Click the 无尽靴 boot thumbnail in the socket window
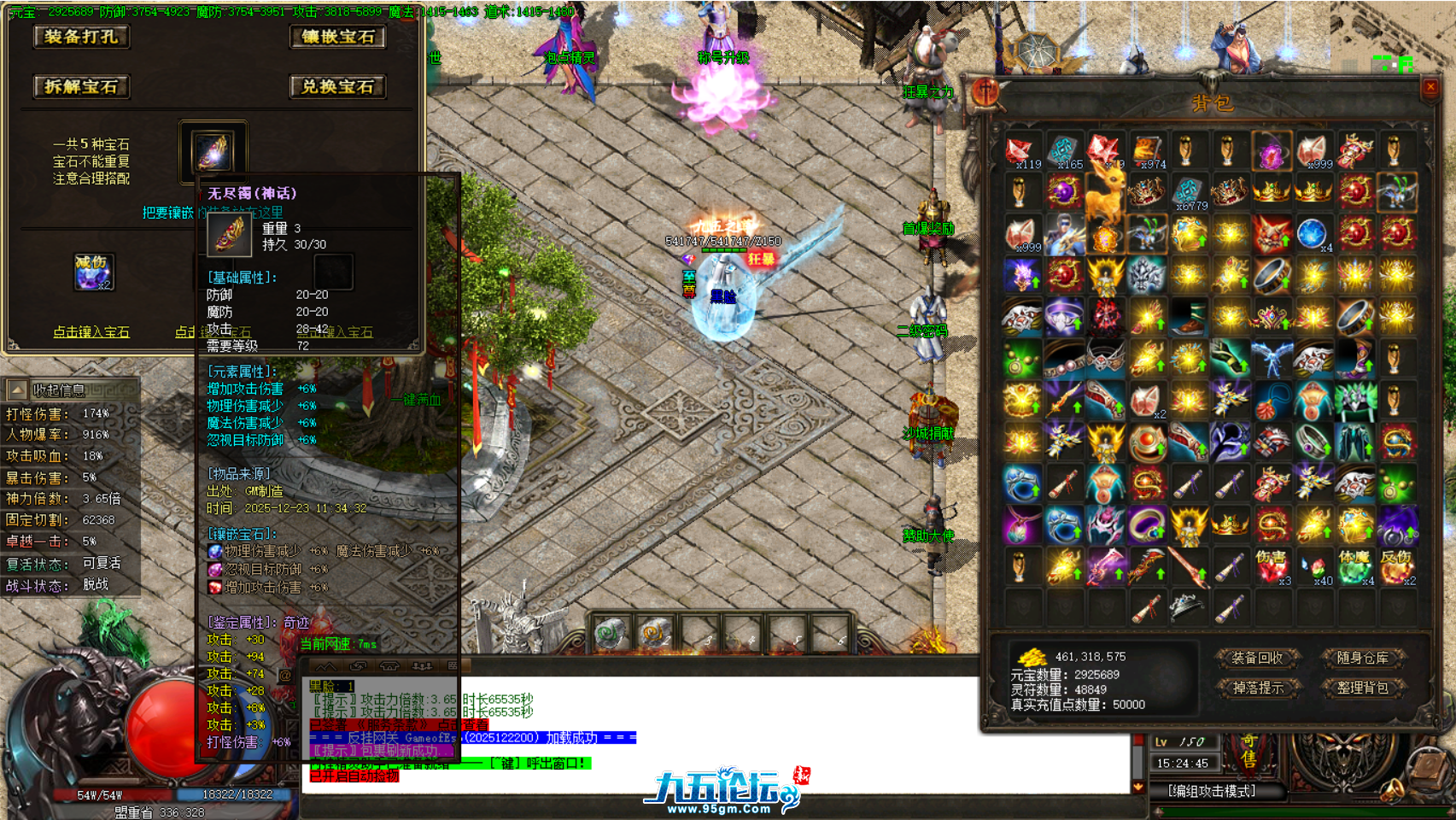 212,152
